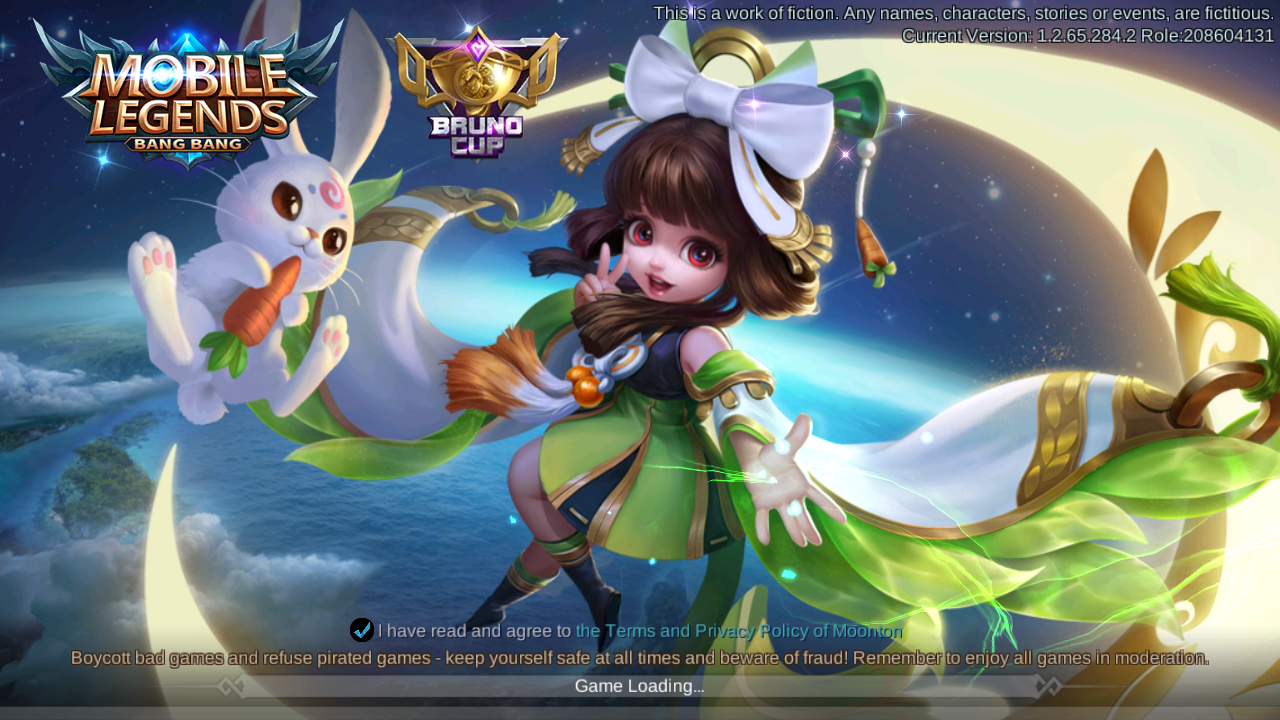Viewport: 1280px width, 720px height.
Task: Tap the blue checkmark badge near the agreement text
Action: click(x=361, y=630)
